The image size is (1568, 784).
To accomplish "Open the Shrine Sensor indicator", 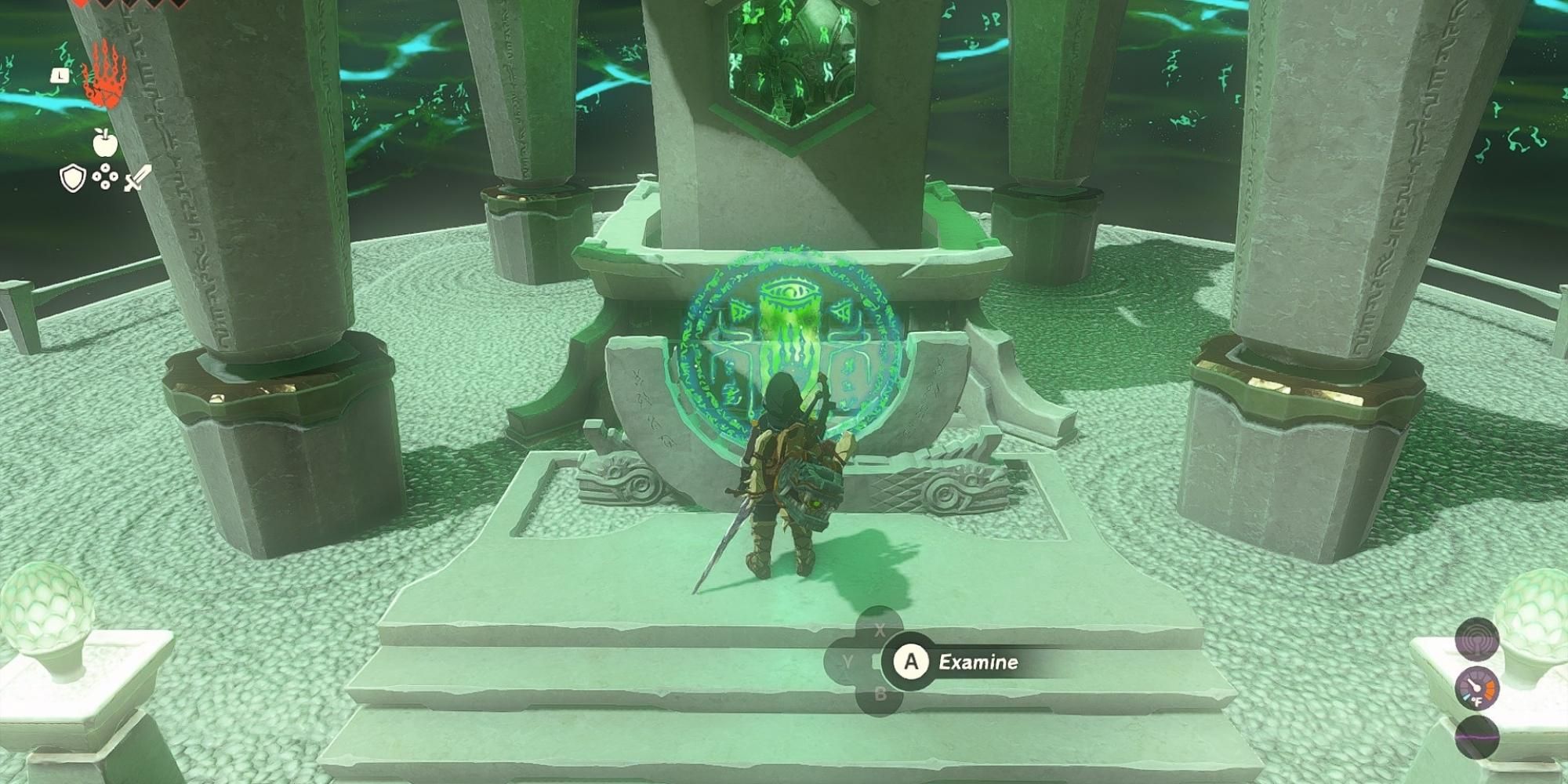I will tap(1476, 641).
